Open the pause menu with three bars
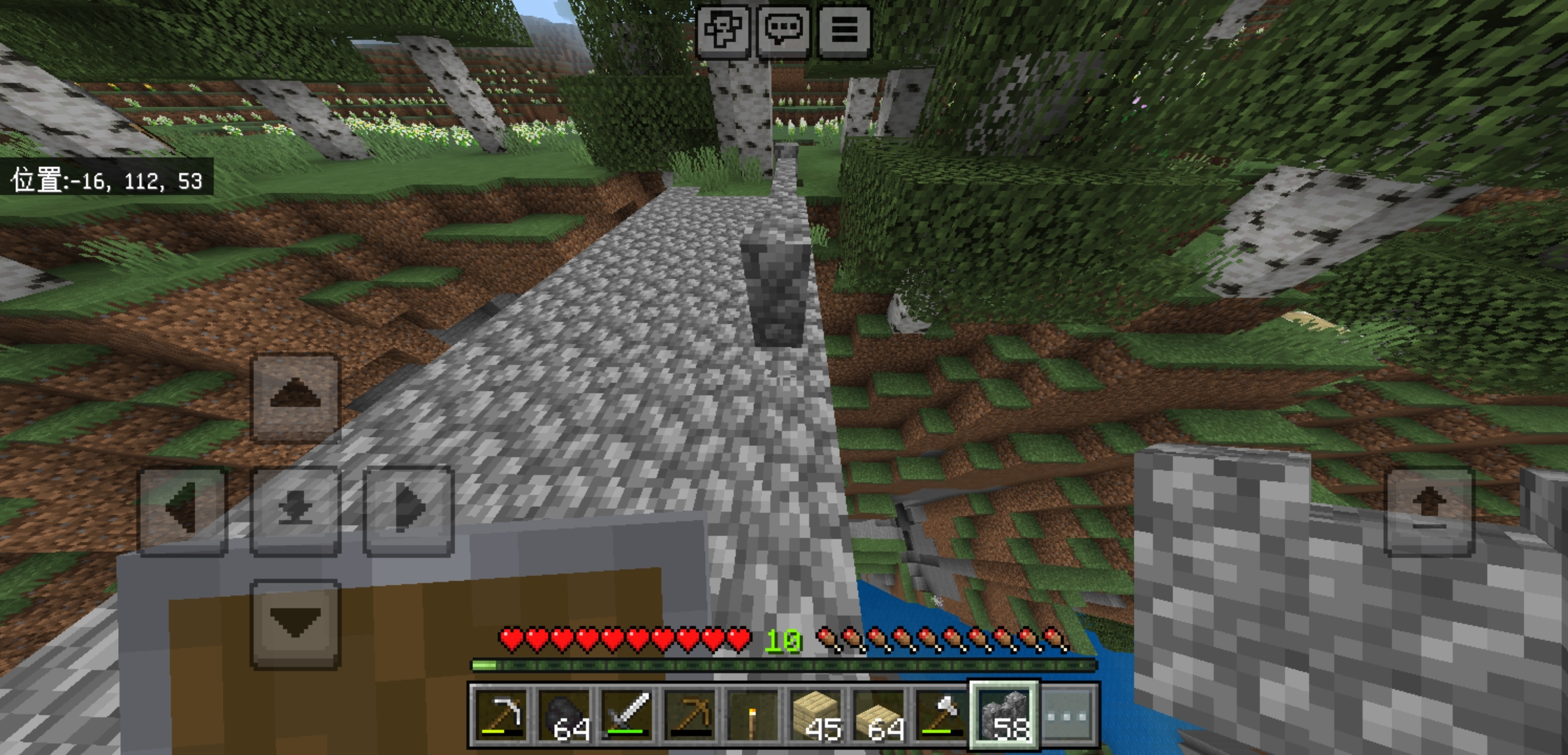Viewport: 1568px width, 755px height. pos(844,30)
